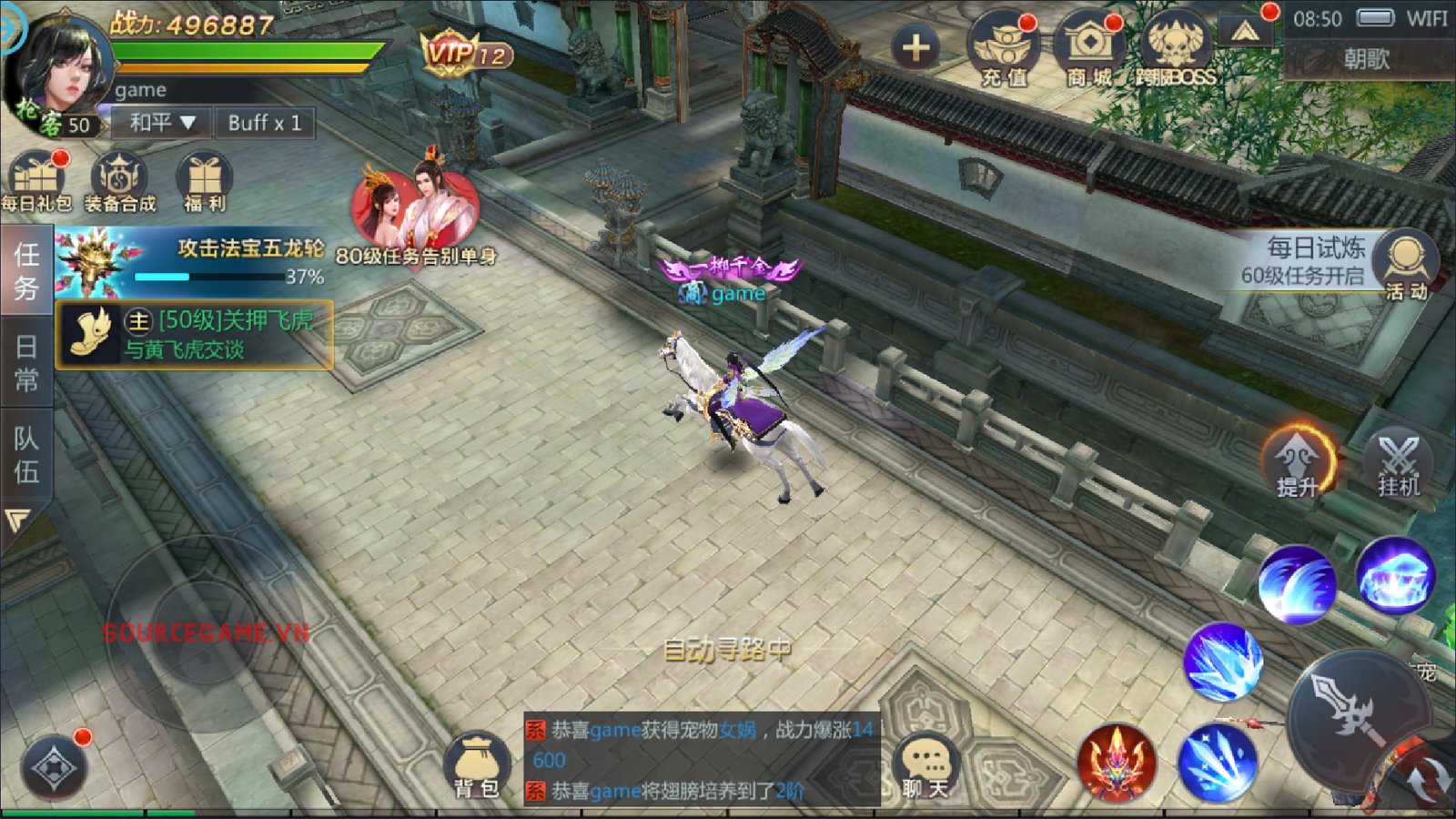
Task: Open the 每日礼包 daily gift pack
Action: point(36,181)
